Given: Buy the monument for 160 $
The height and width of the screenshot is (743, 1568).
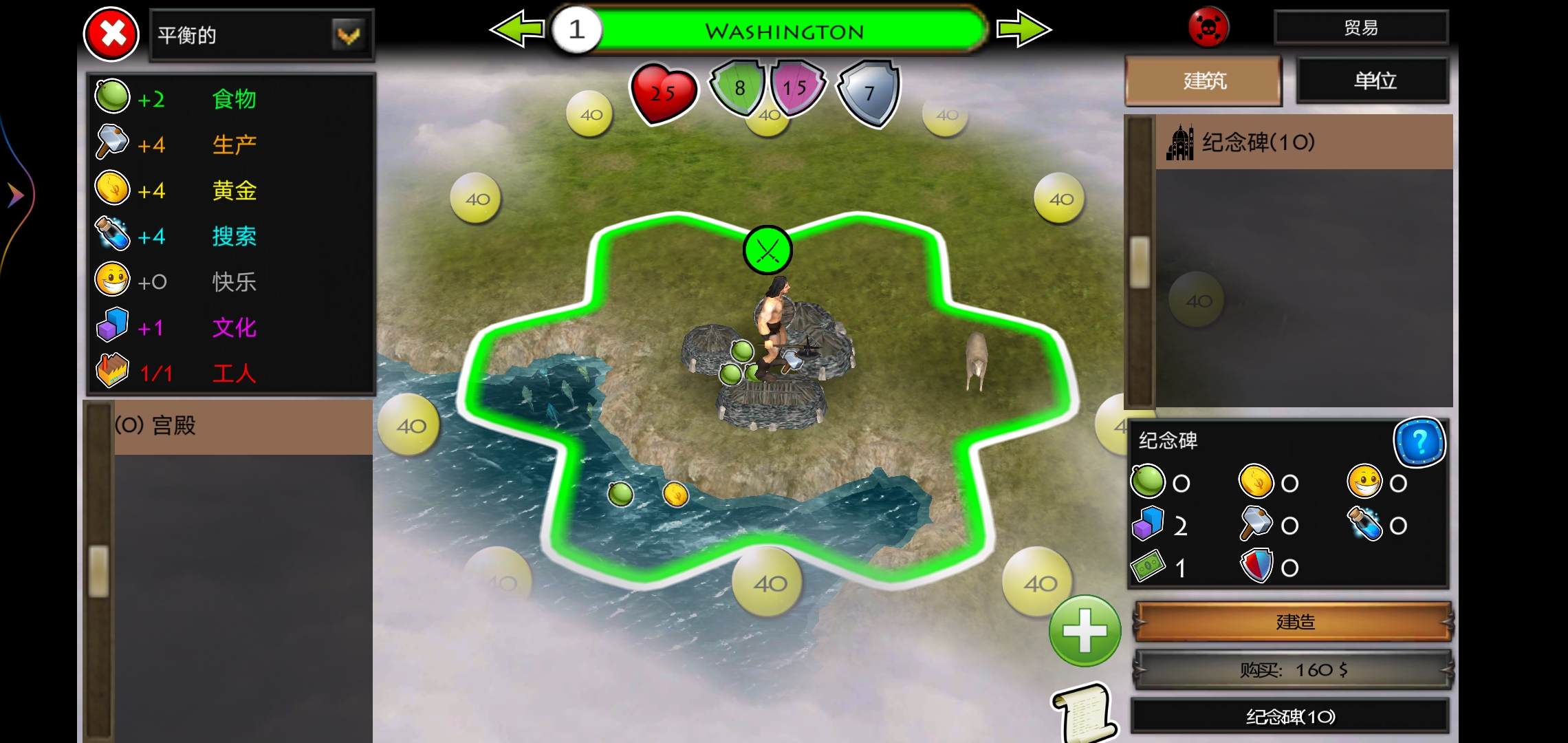Looking at the screenshot, I should [x=1294, y=669].
